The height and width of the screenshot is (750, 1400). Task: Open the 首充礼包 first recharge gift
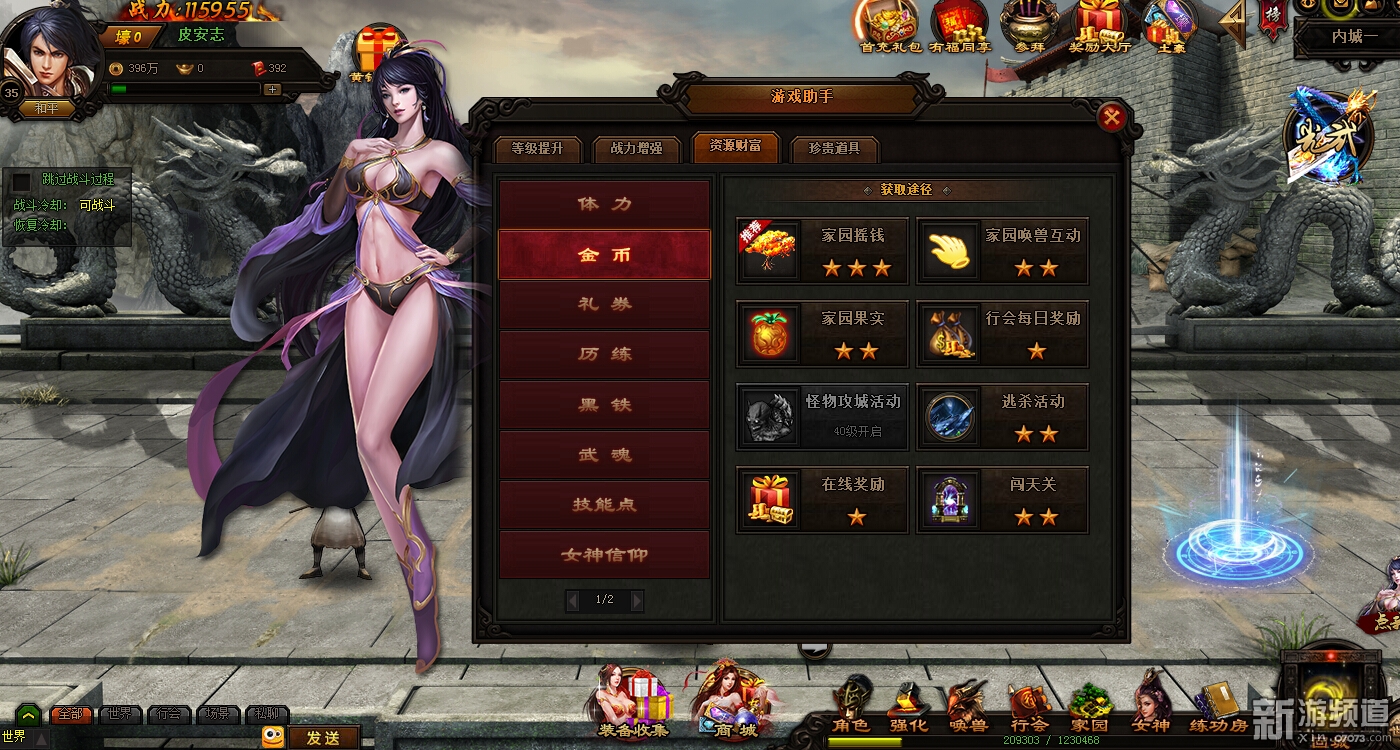click(890, 28)
